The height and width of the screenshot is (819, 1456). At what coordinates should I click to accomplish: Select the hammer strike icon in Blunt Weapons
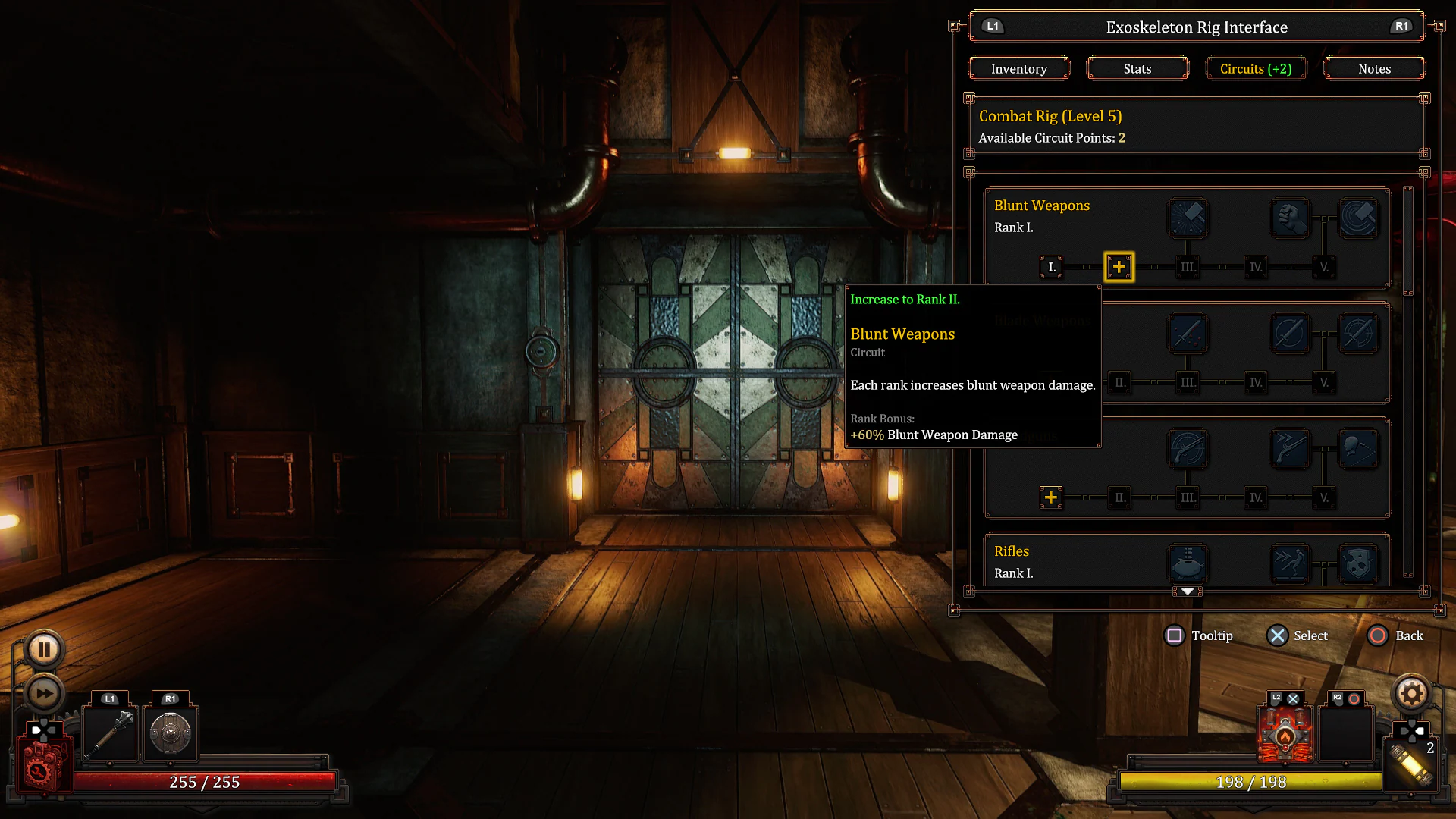tap(1188, 218)
